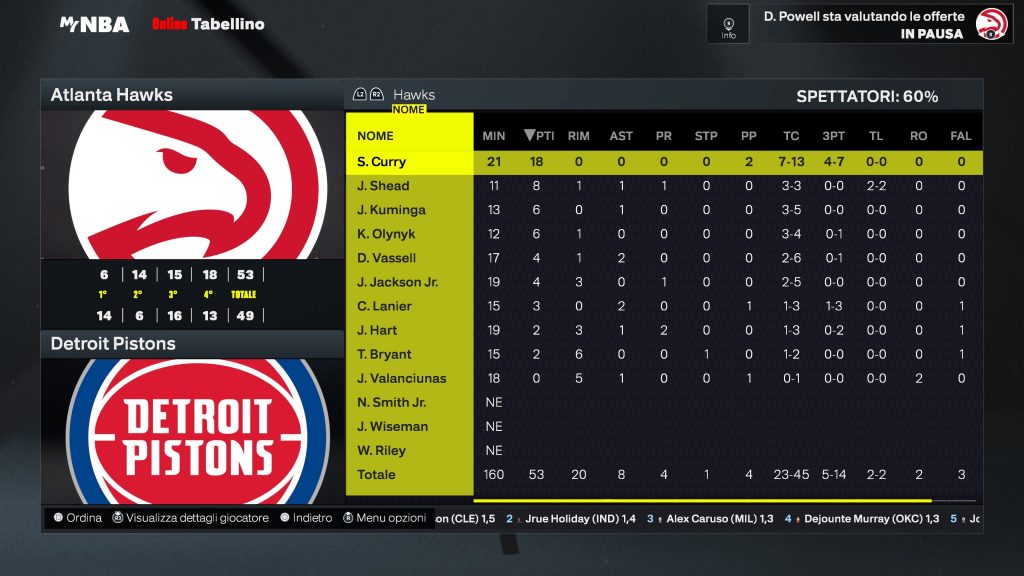Switch to the Hawks team tab

[413, 95]
